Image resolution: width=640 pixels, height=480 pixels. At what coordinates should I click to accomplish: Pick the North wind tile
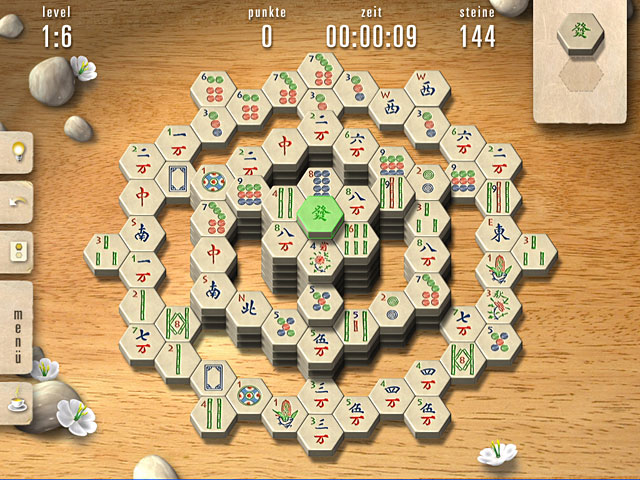point(247,304)
